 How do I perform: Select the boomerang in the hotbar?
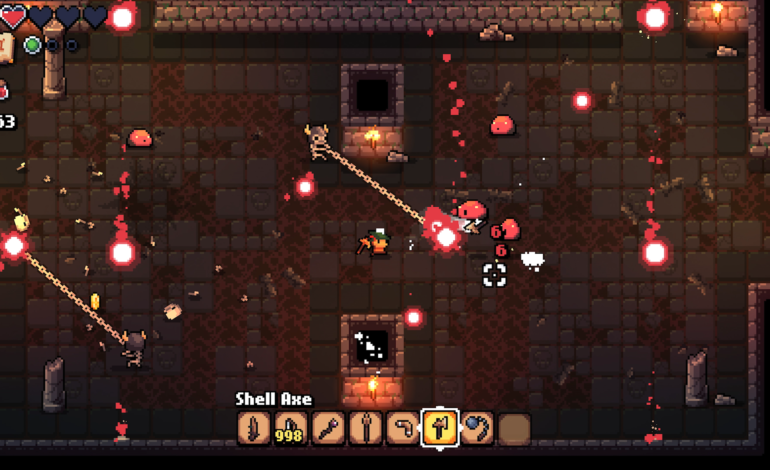(403, 428)
